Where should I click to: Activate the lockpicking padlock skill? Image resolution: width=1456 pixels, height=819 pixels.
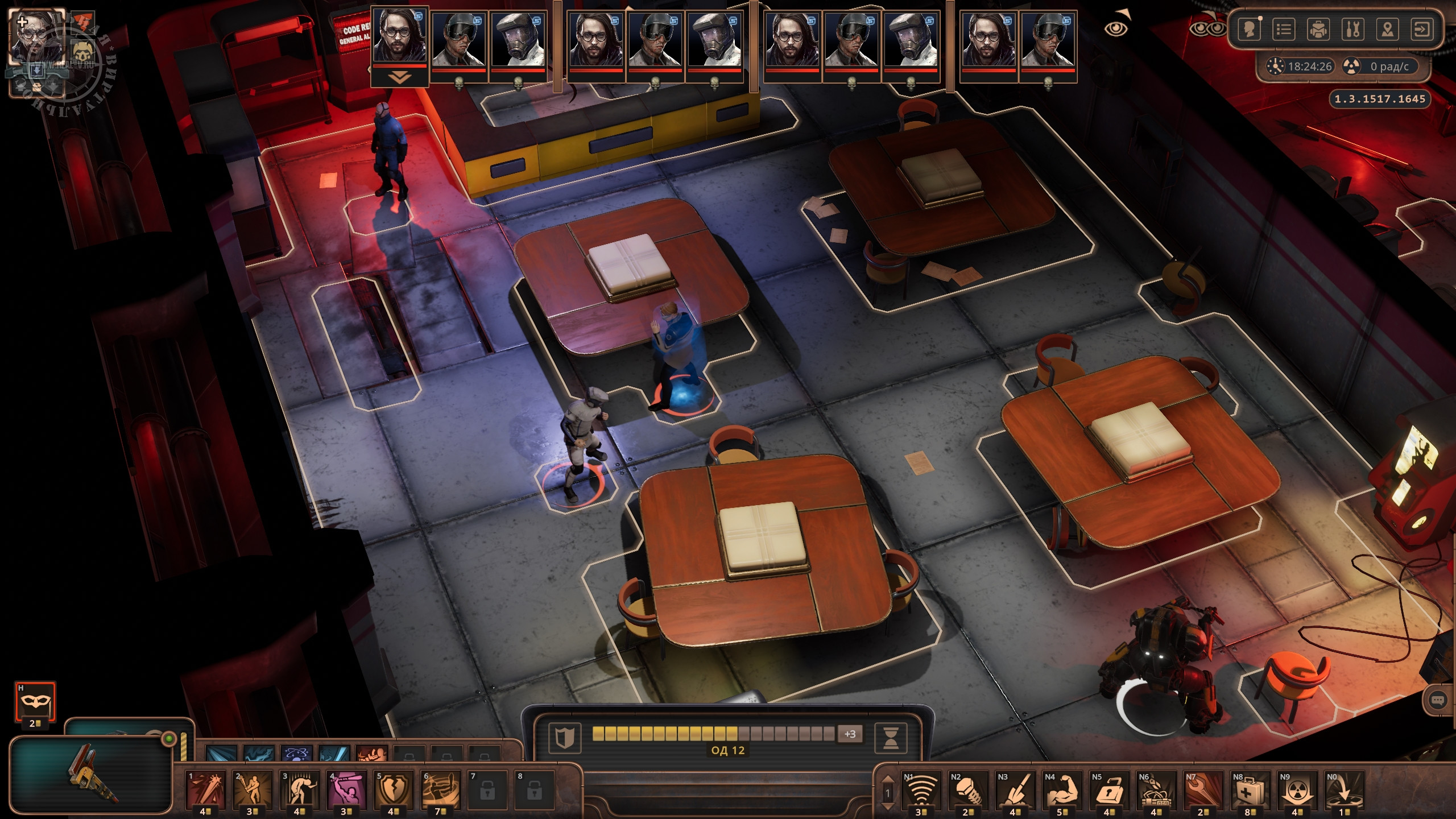coord(1108,791)
